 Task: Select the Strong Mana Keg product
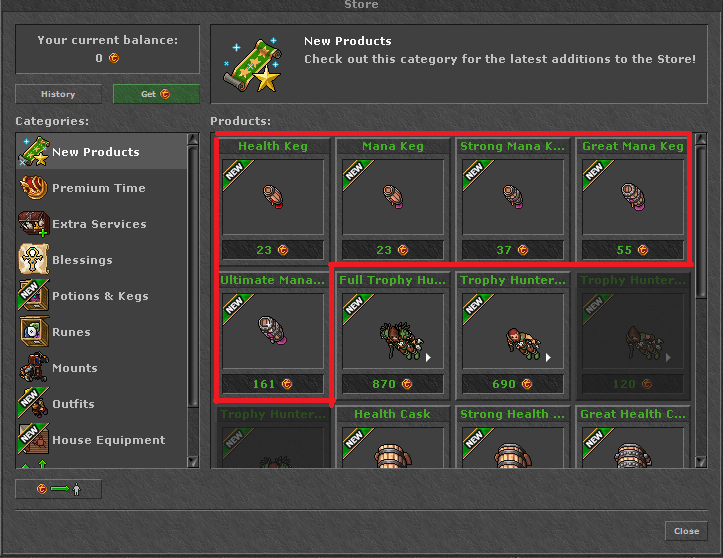click(513, 199)
